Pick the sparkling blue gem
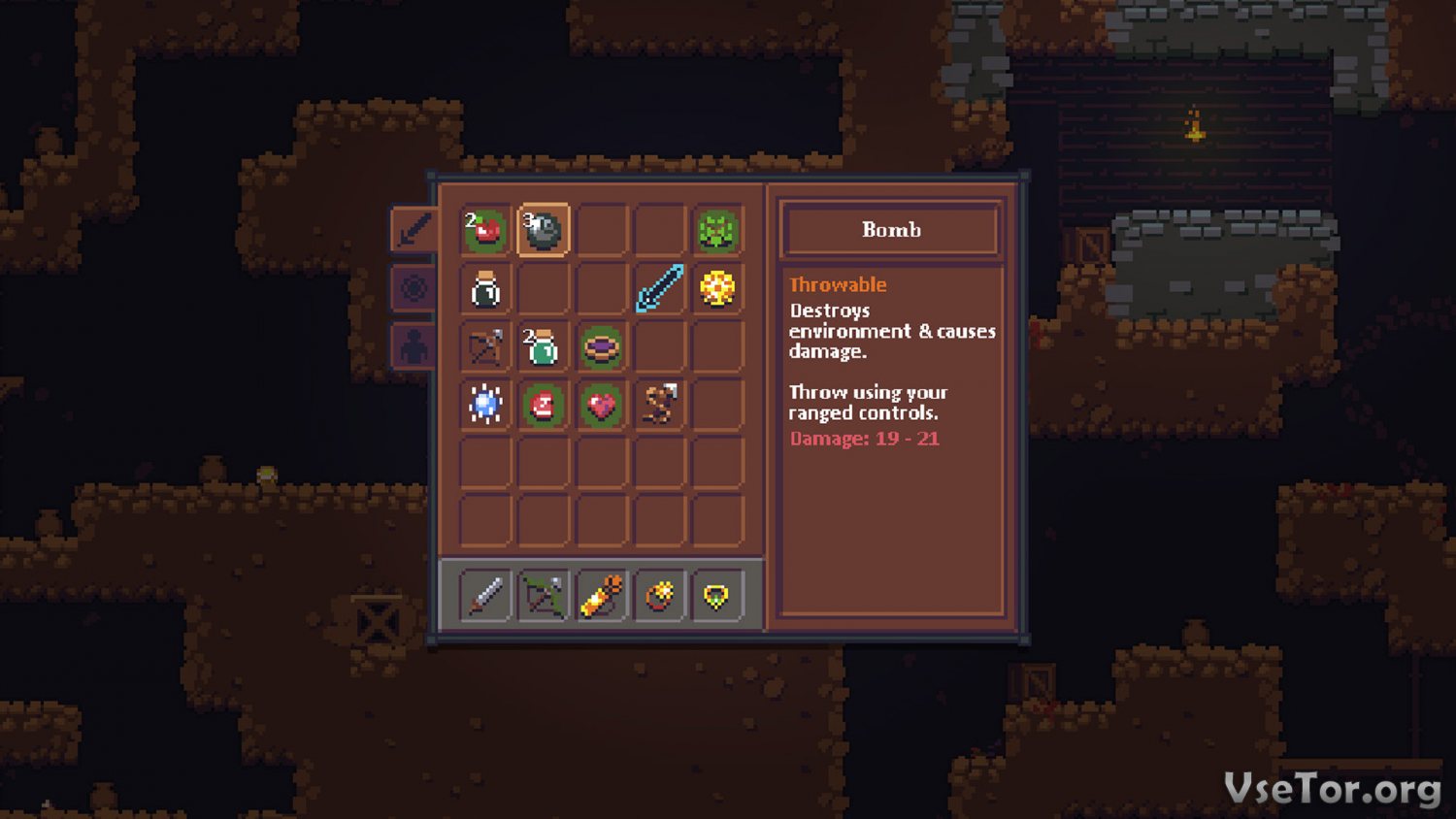Image resolution: width=1456 pixels, height=819 pixels. [x=485, y=405]
